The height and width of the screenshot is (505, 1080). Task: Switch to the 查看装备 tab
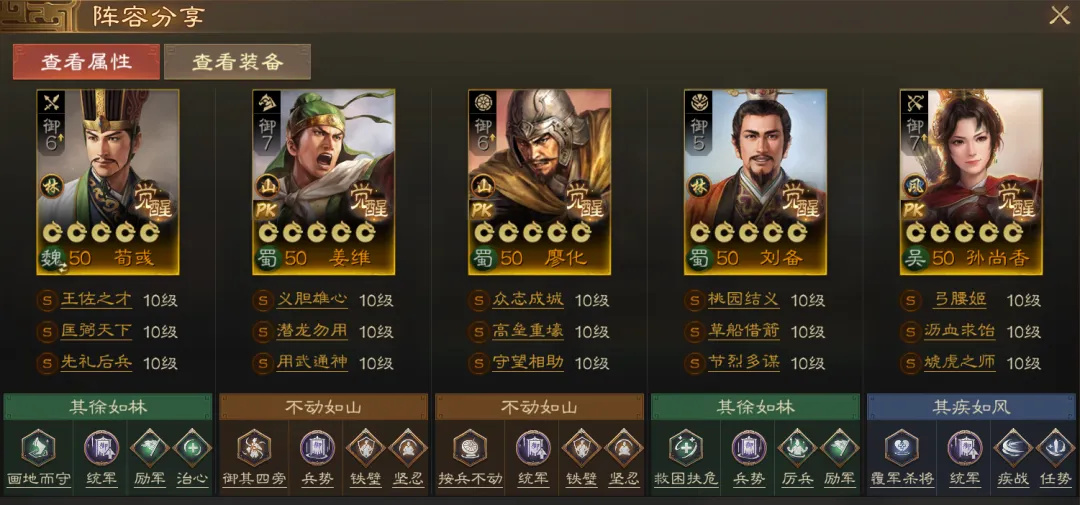pos(237,61)
